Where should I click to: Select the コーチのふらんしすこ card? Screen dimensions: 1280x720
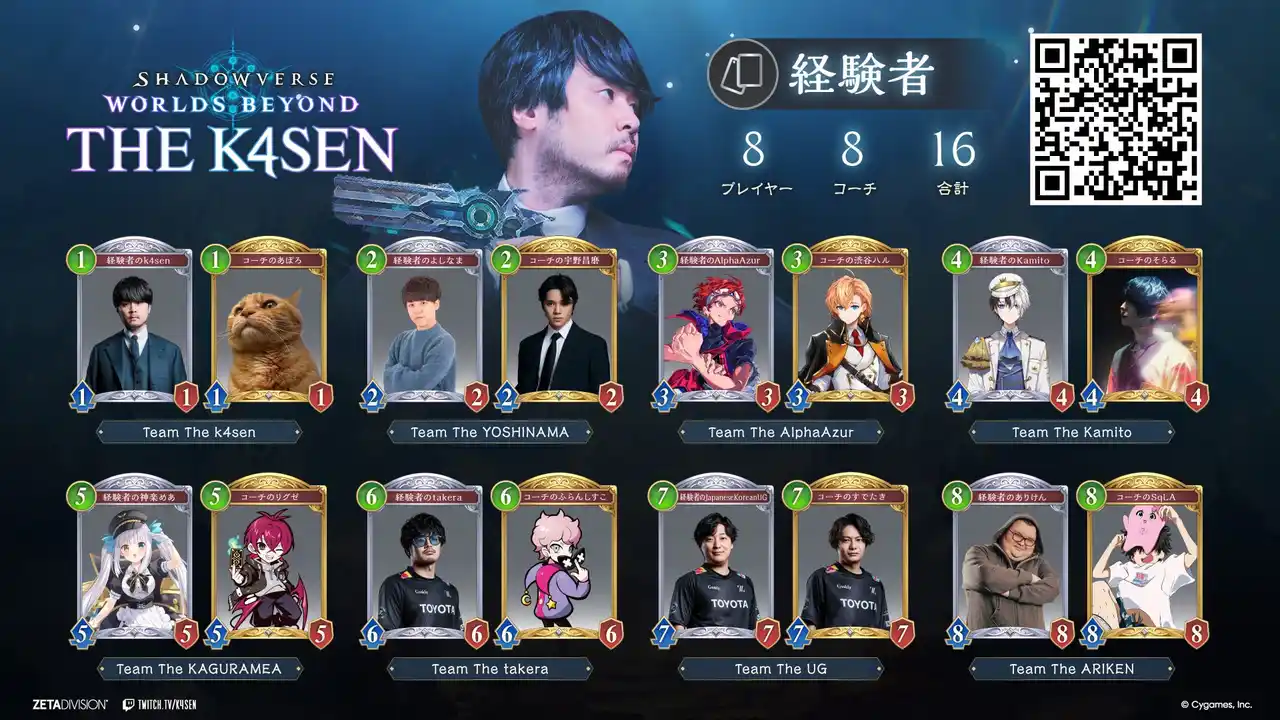[559, 562]
